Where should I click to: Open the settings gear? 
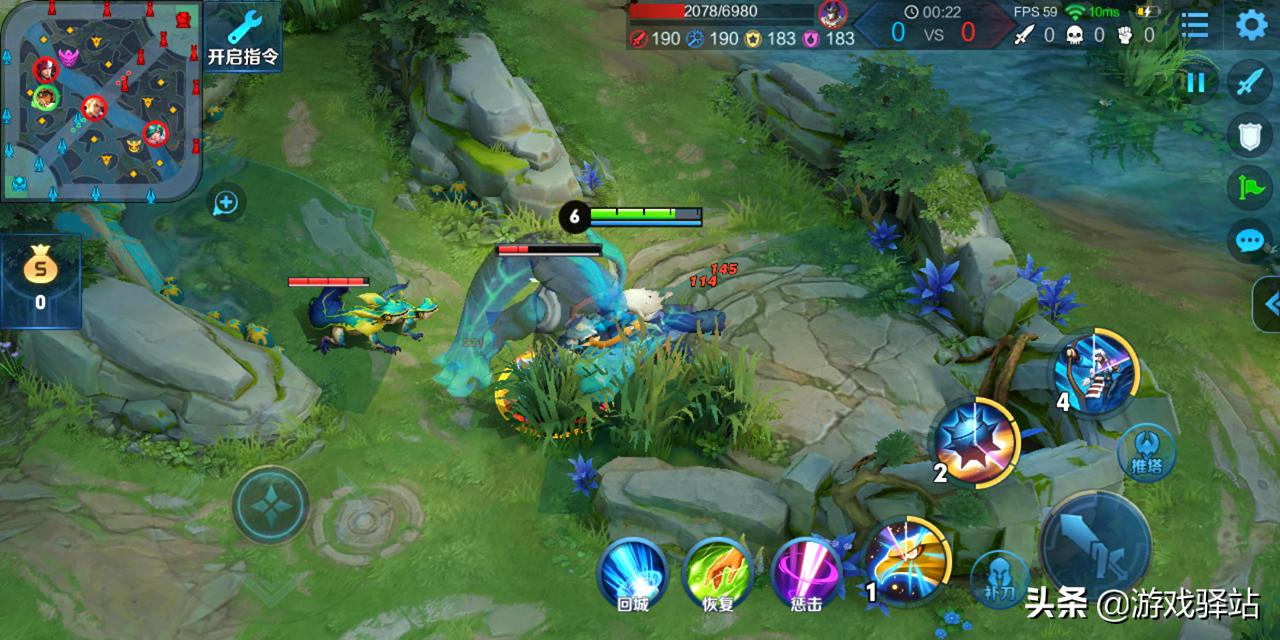click(1251, 24)
